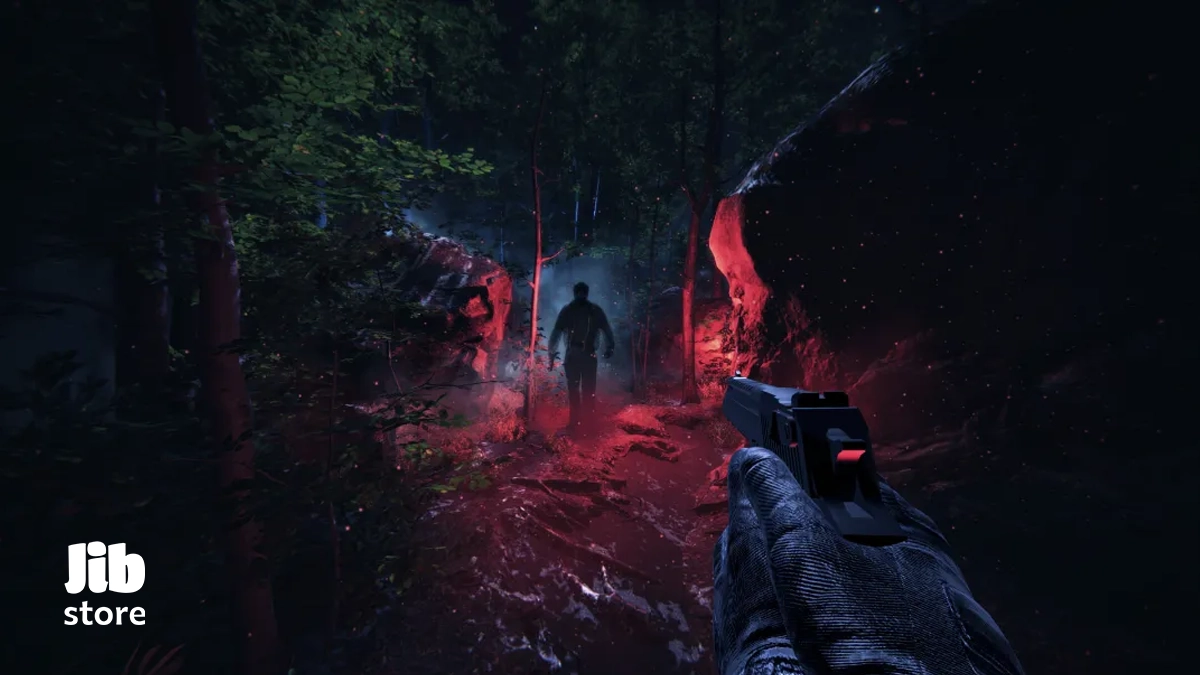
Task: Click the Jib store logo
Action: coord(105,585)
